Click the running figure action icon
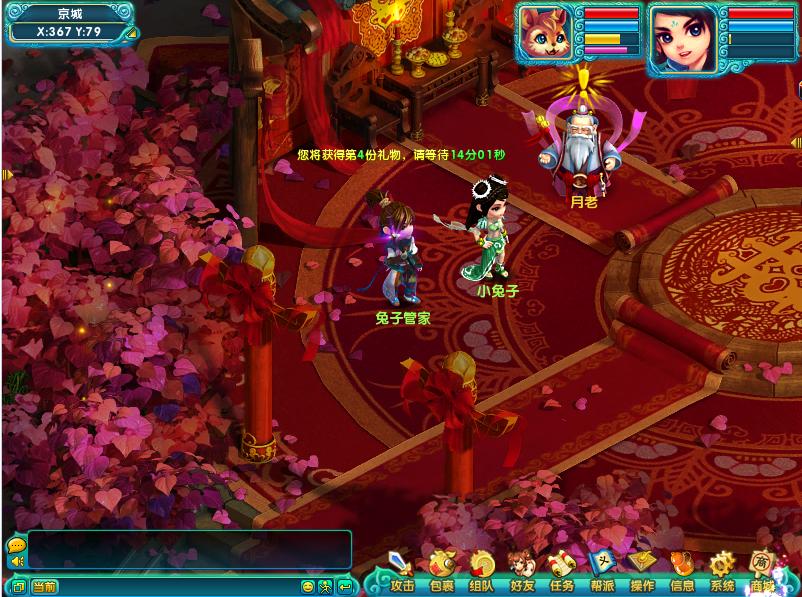This screenshot has width=802, height=597. click(326, 586)
